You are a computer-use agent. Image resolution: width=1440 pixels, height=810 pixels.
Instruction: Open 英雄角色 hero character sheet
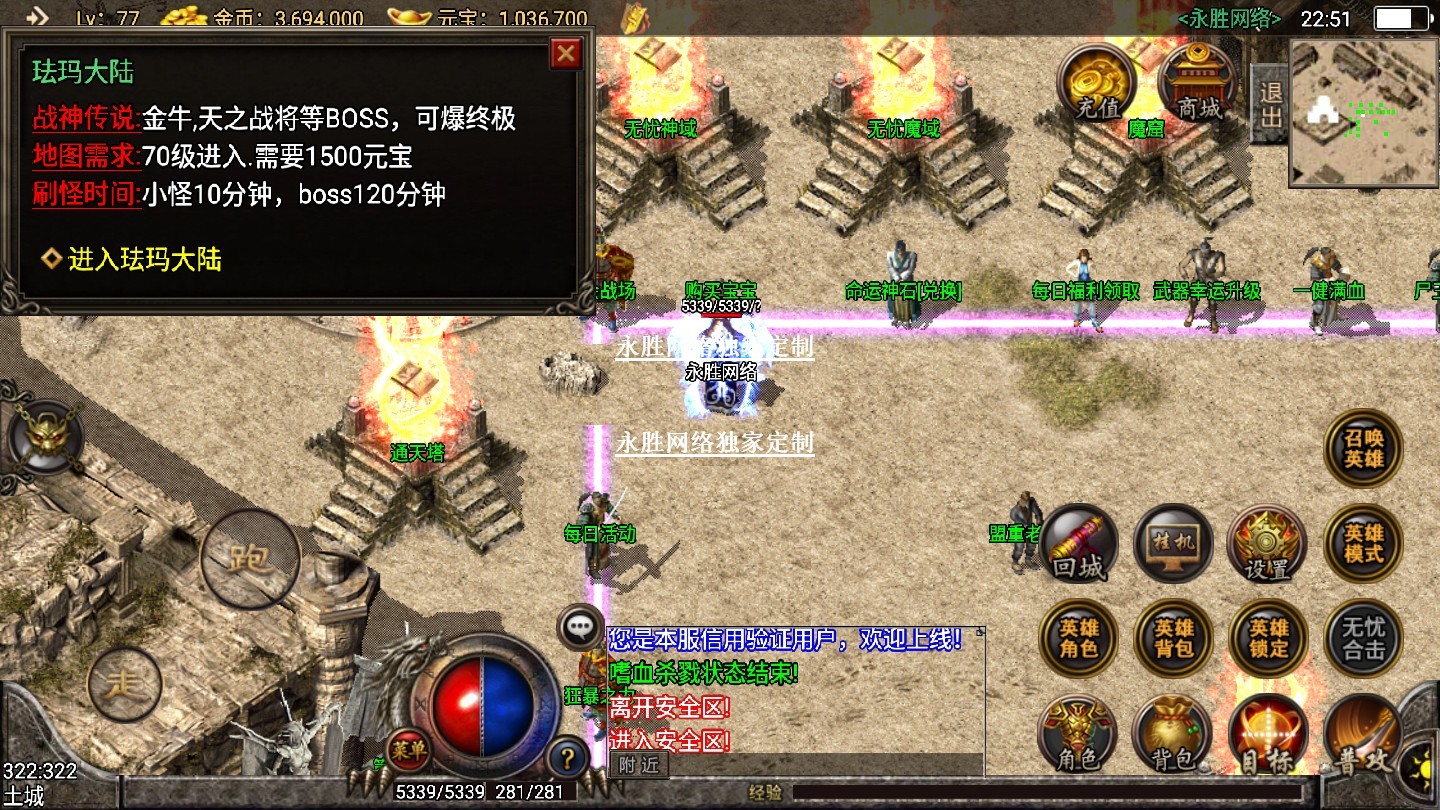click(x=1079, y=639)
